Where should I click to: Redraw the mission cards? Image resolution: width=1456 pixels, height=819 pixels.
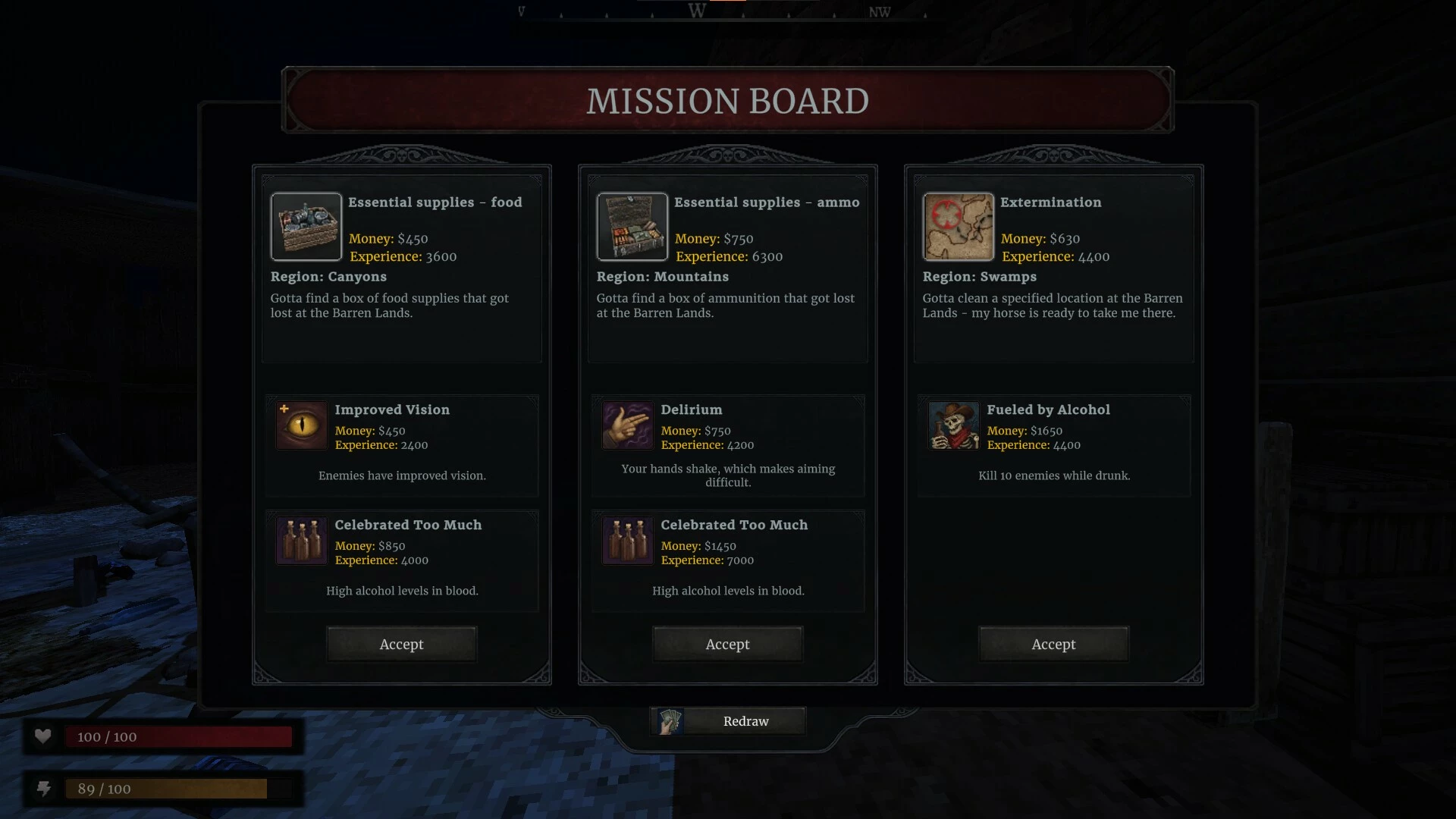[728, 721]
